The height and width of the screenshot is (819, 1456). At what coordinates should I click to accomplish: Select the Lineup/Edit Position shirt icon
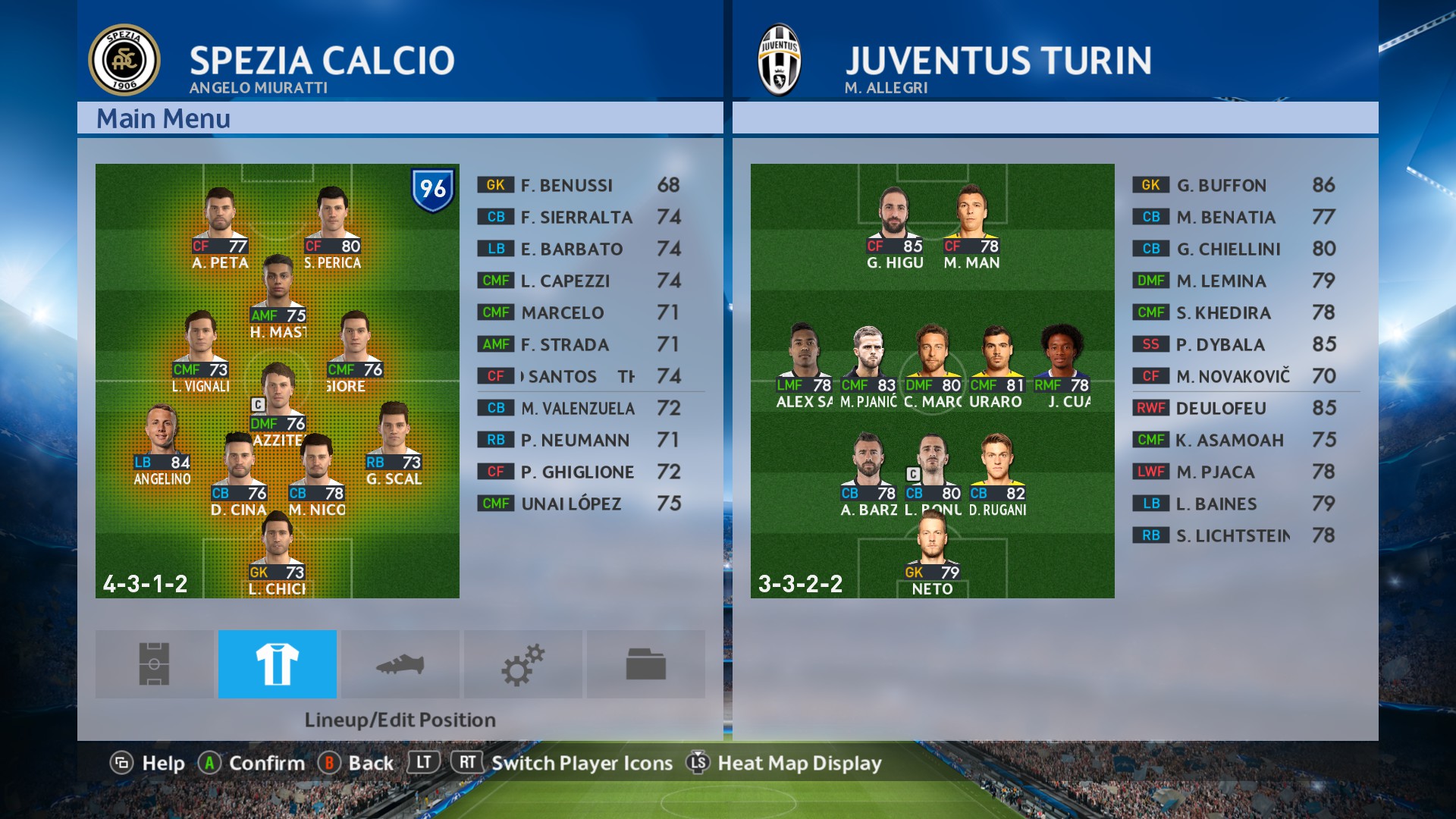(278, 664)
